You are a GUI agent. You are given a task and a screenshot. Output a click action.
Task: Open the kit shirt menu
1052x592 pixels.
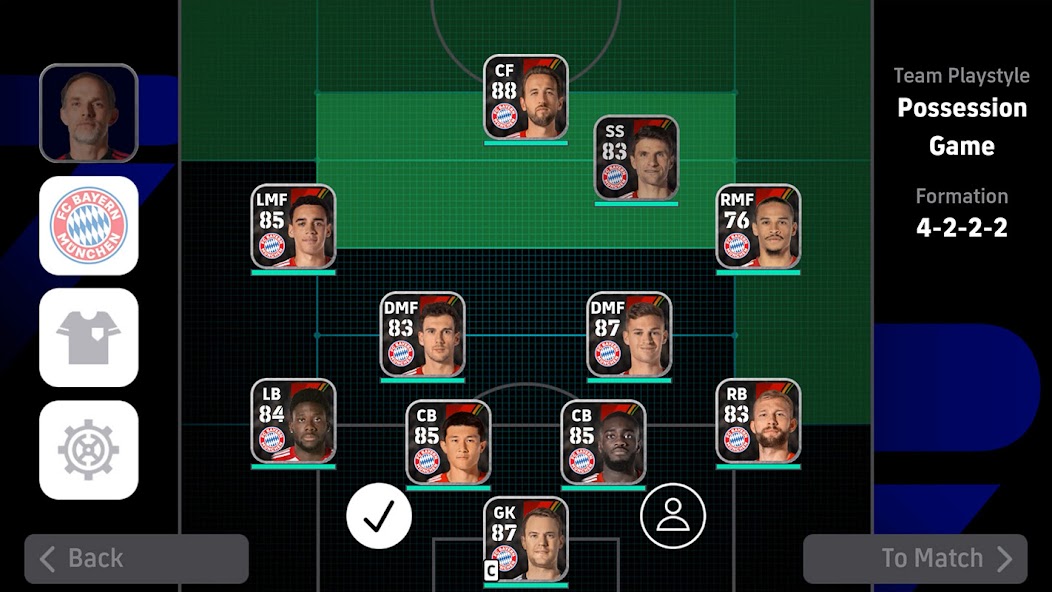point(88,337)
